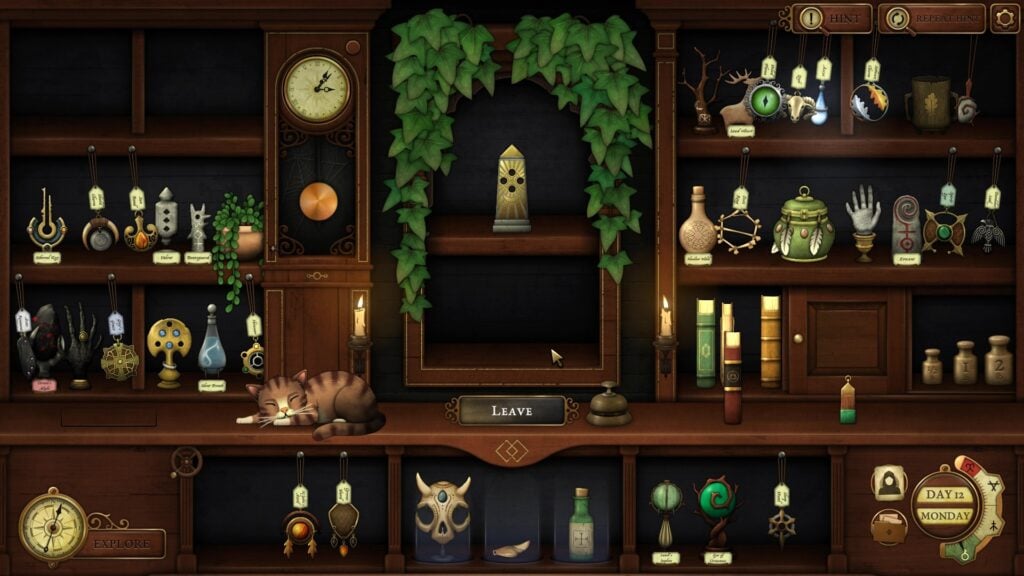Open the hooded customer portrait icon
The height and width of the screenshot is (576, 1024).
pos(887,483)
